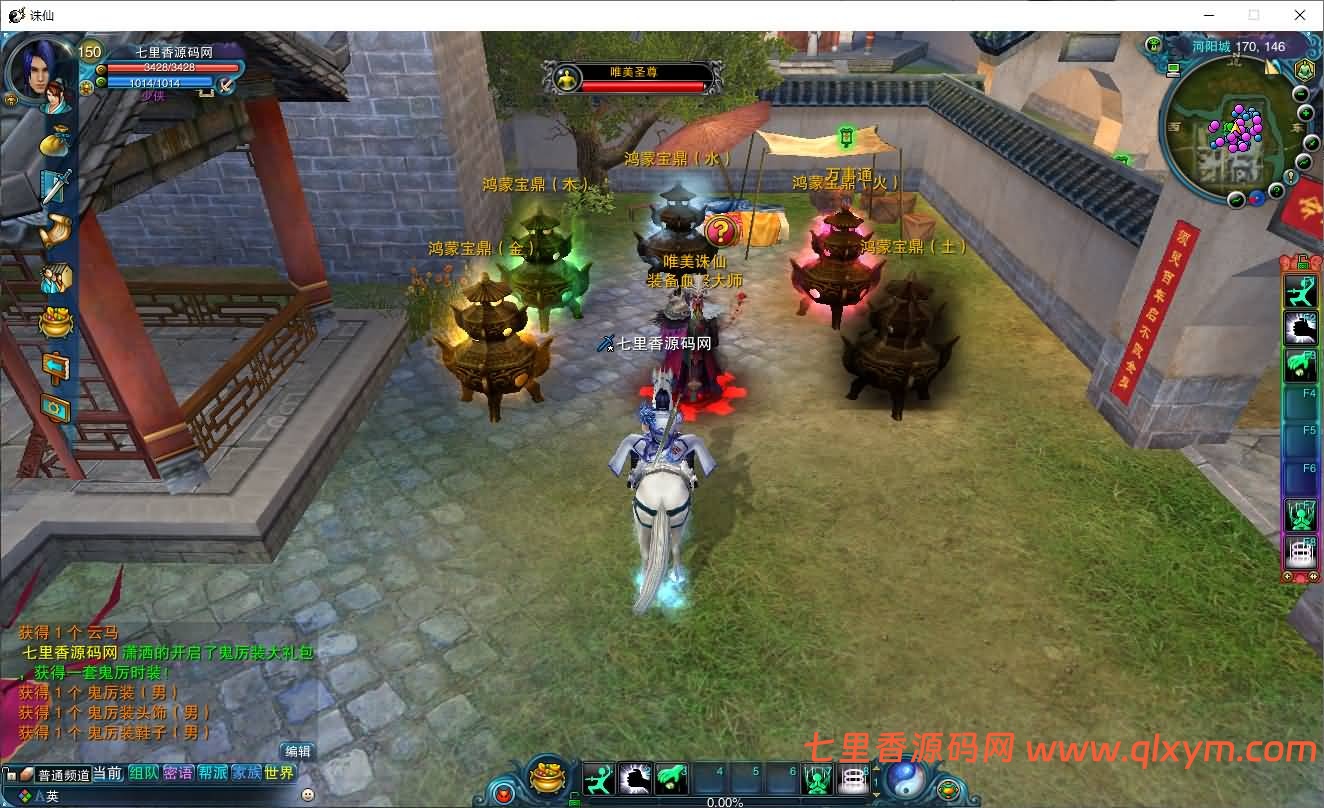
Task: Select the 密语 whisper chat tab
Action: click(178, 773)
